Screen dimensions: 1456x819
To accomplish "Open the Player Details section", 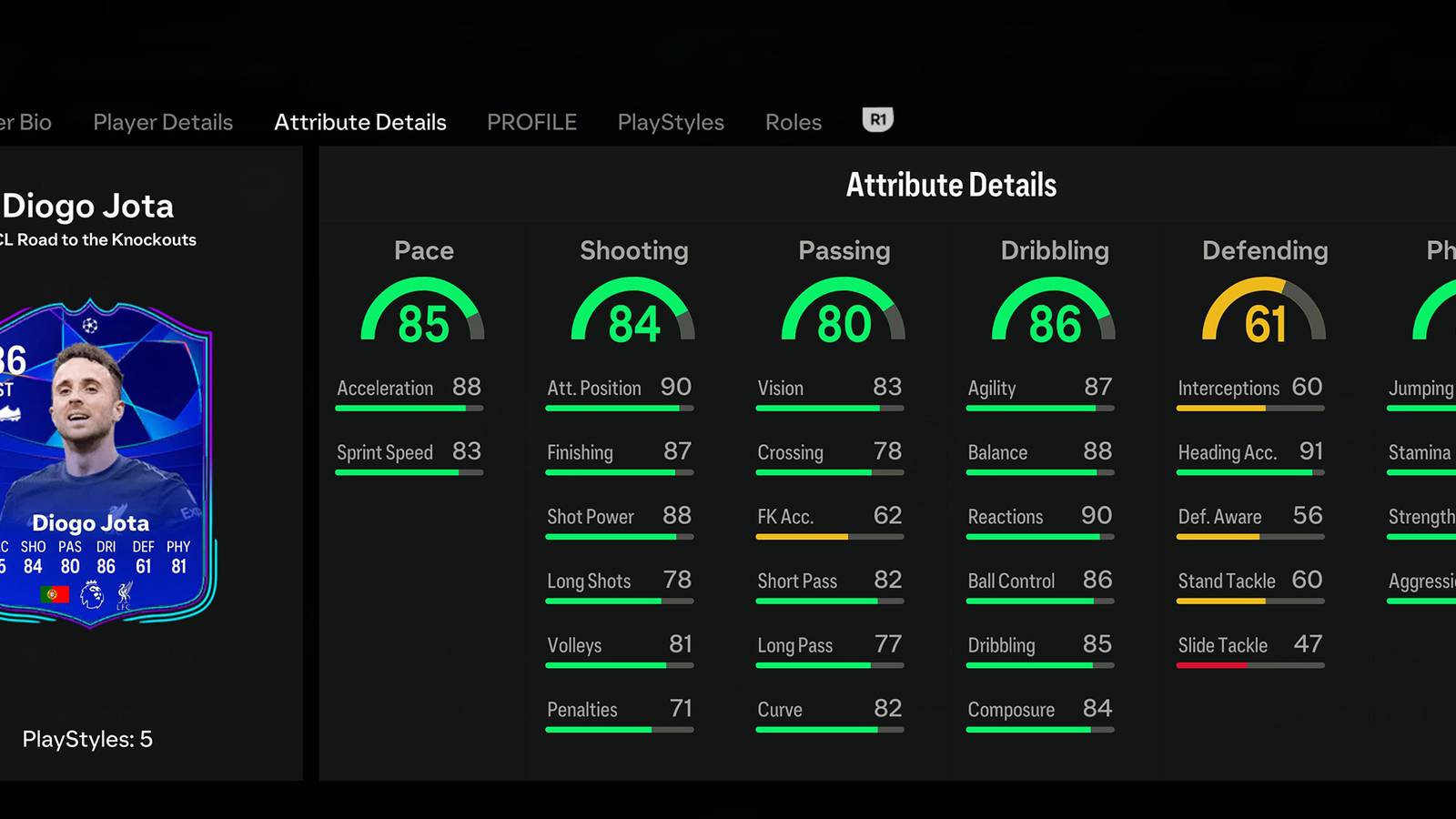I will [162, 122].
